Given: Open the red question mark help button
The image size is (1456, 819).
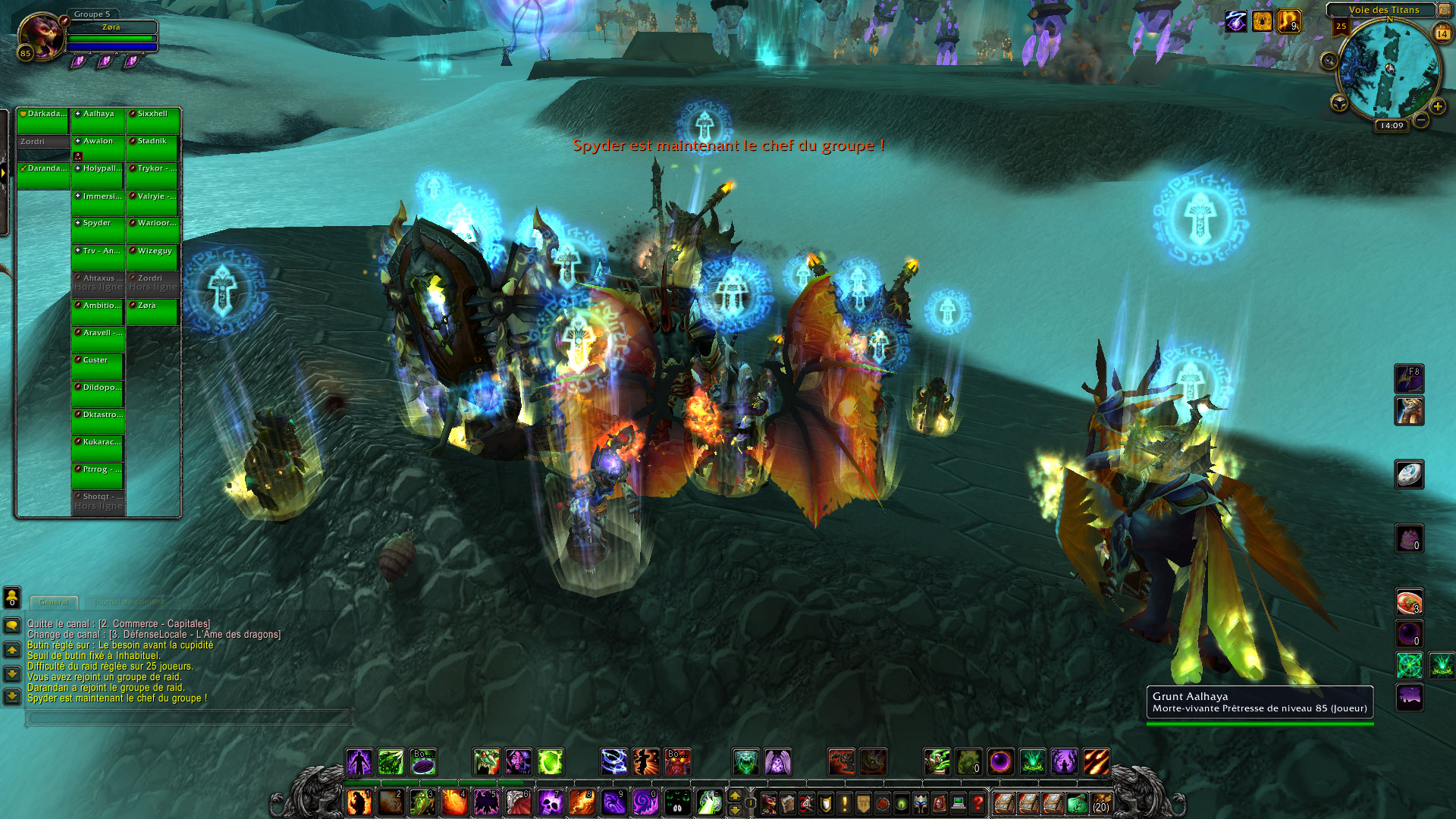Looking at the screenshot, I should (x=978, y=802).
